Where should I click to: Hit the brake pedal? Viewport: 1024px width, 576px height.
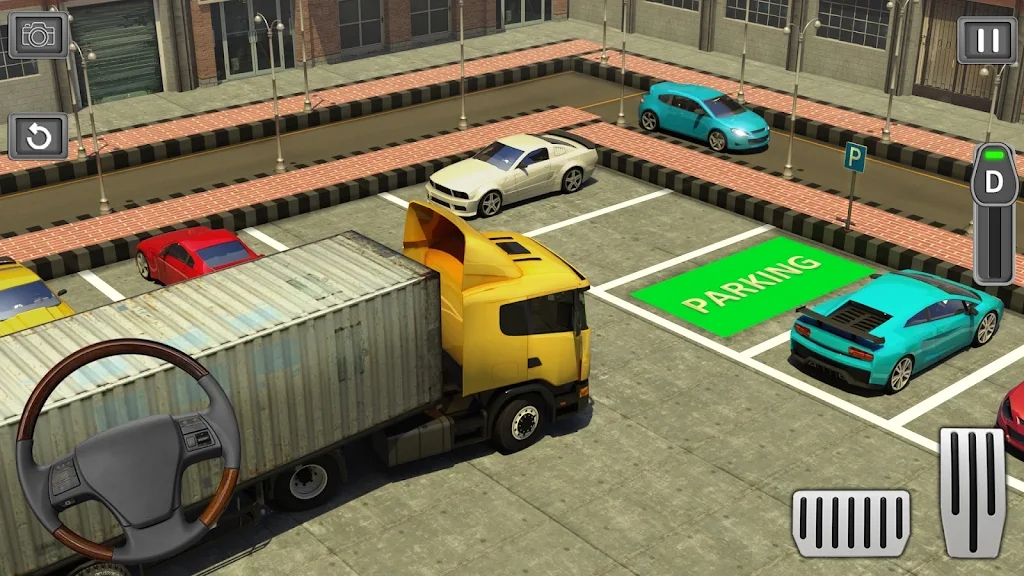[851, 522]
